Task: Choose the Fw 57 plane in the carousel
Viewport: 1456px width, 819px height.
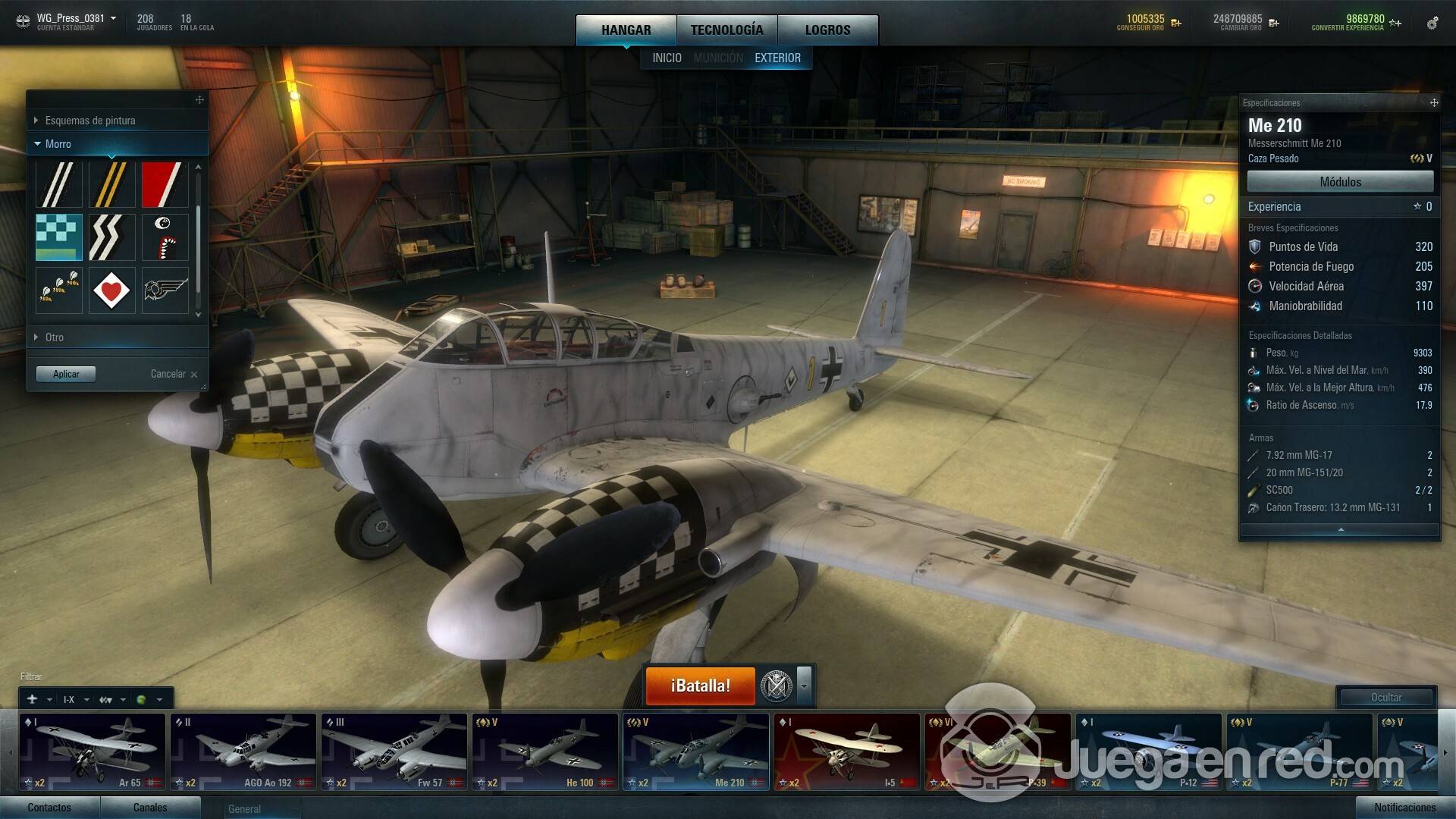Action: click(x=394, y=752)
